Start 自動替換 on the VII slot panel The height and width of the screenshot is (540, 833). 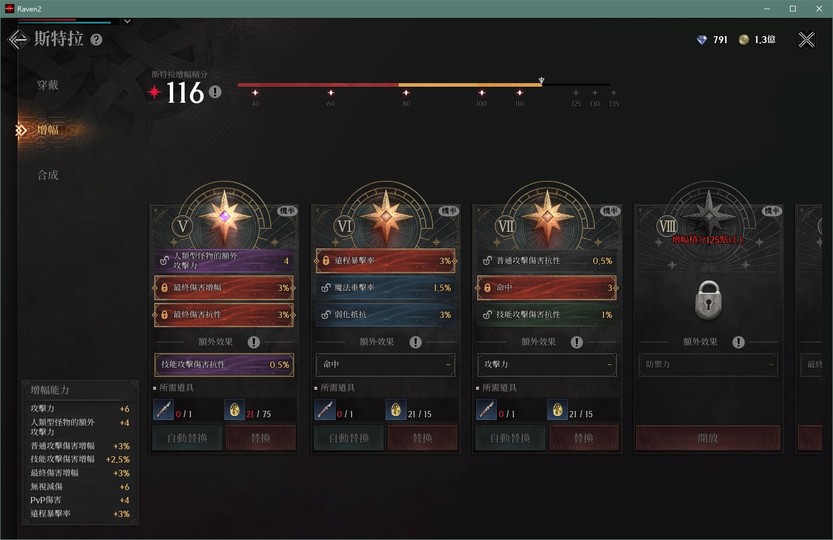(510, 438)
